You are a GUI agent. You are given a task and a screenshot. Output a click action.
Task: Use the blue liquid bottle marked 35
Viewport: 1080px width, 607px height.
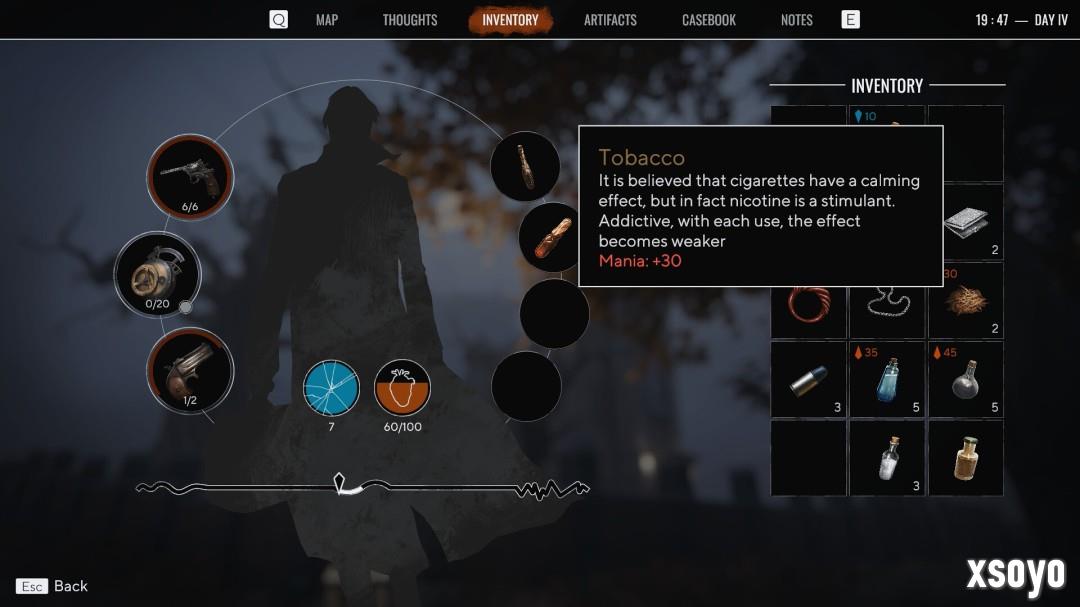(x=886, y=379)
